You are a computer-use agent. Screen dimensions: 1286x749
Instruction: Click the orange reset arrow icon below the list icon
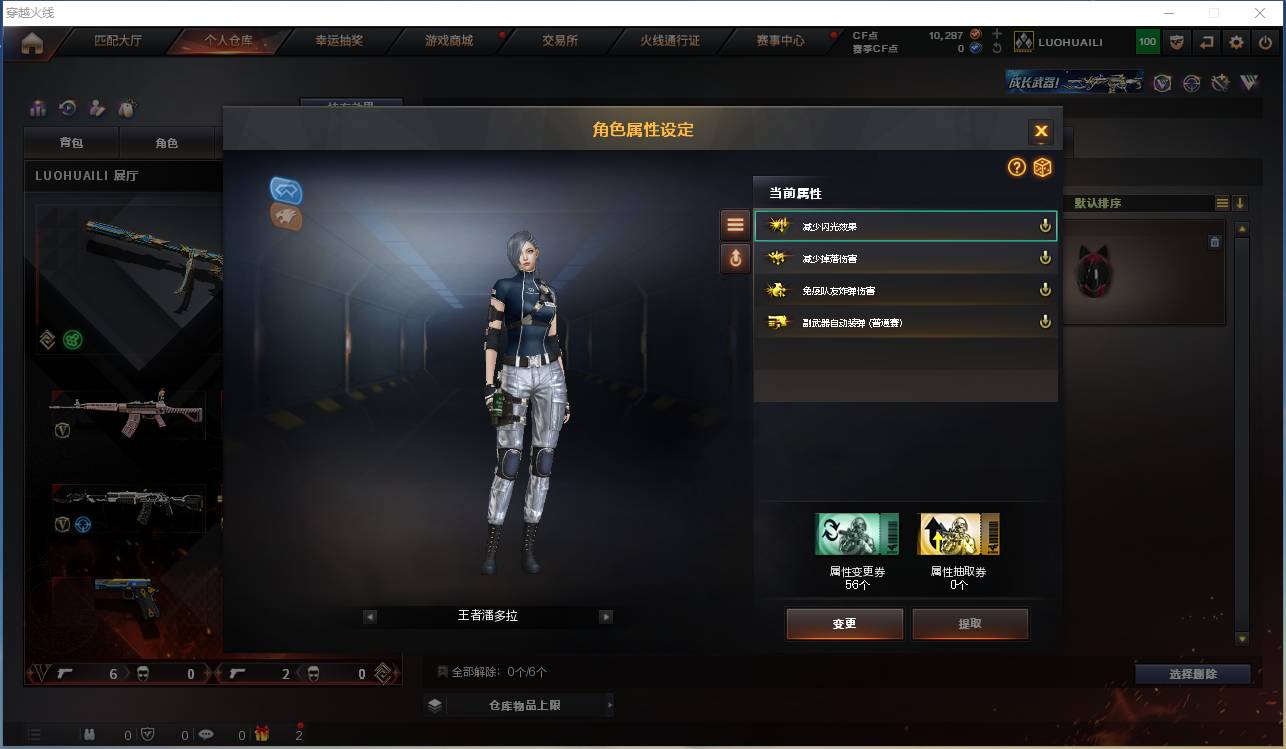coord(735,258)
